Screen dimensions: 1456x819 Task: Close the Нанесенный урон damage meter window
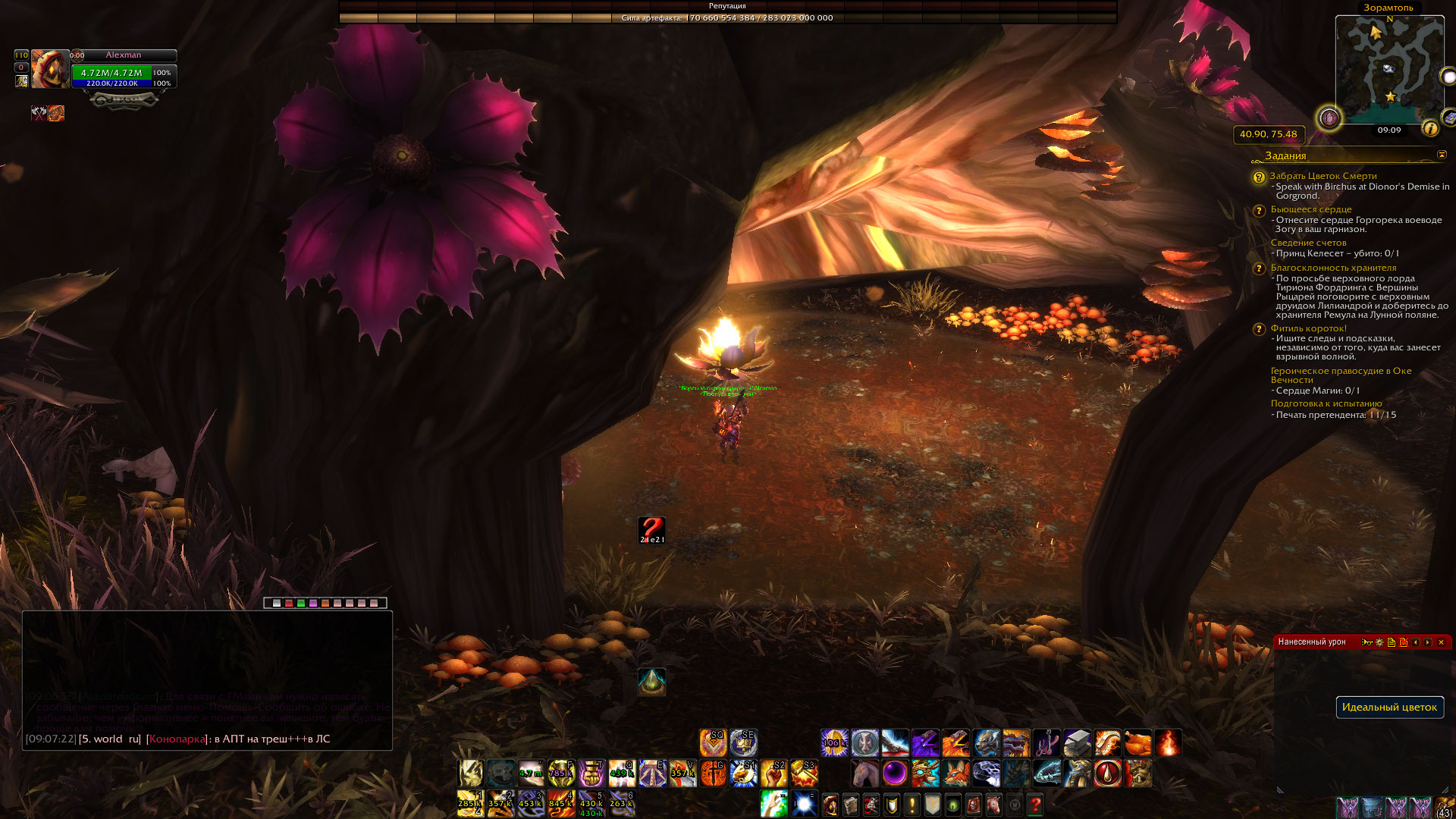pos(1442,642)
